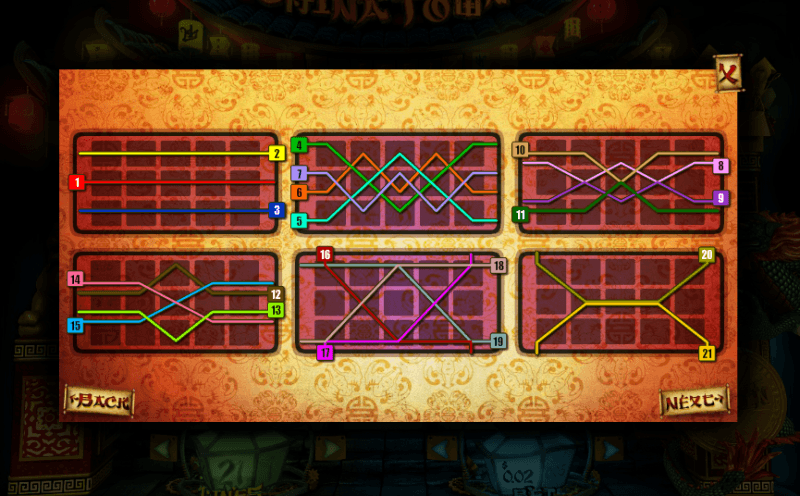The height and width of the screenshot is (496, 800).
Task: Advance to the Next paylines page
Action: point(693,401)
